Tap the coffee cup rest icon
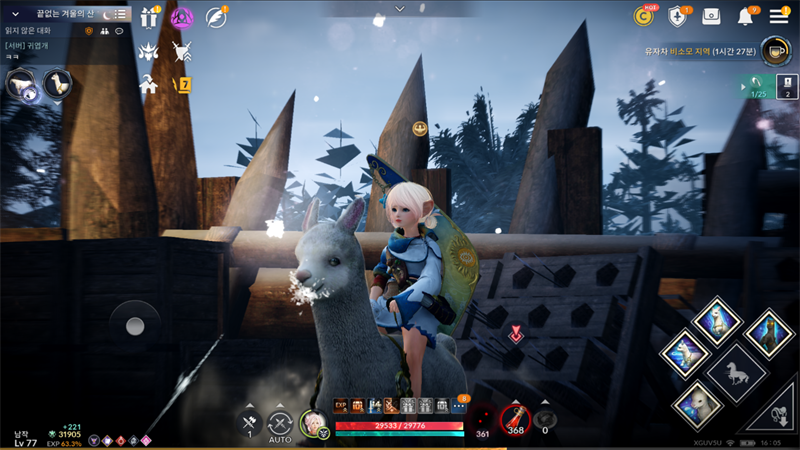The height and width of the screenshot is (450, 800). pos(773,50)
